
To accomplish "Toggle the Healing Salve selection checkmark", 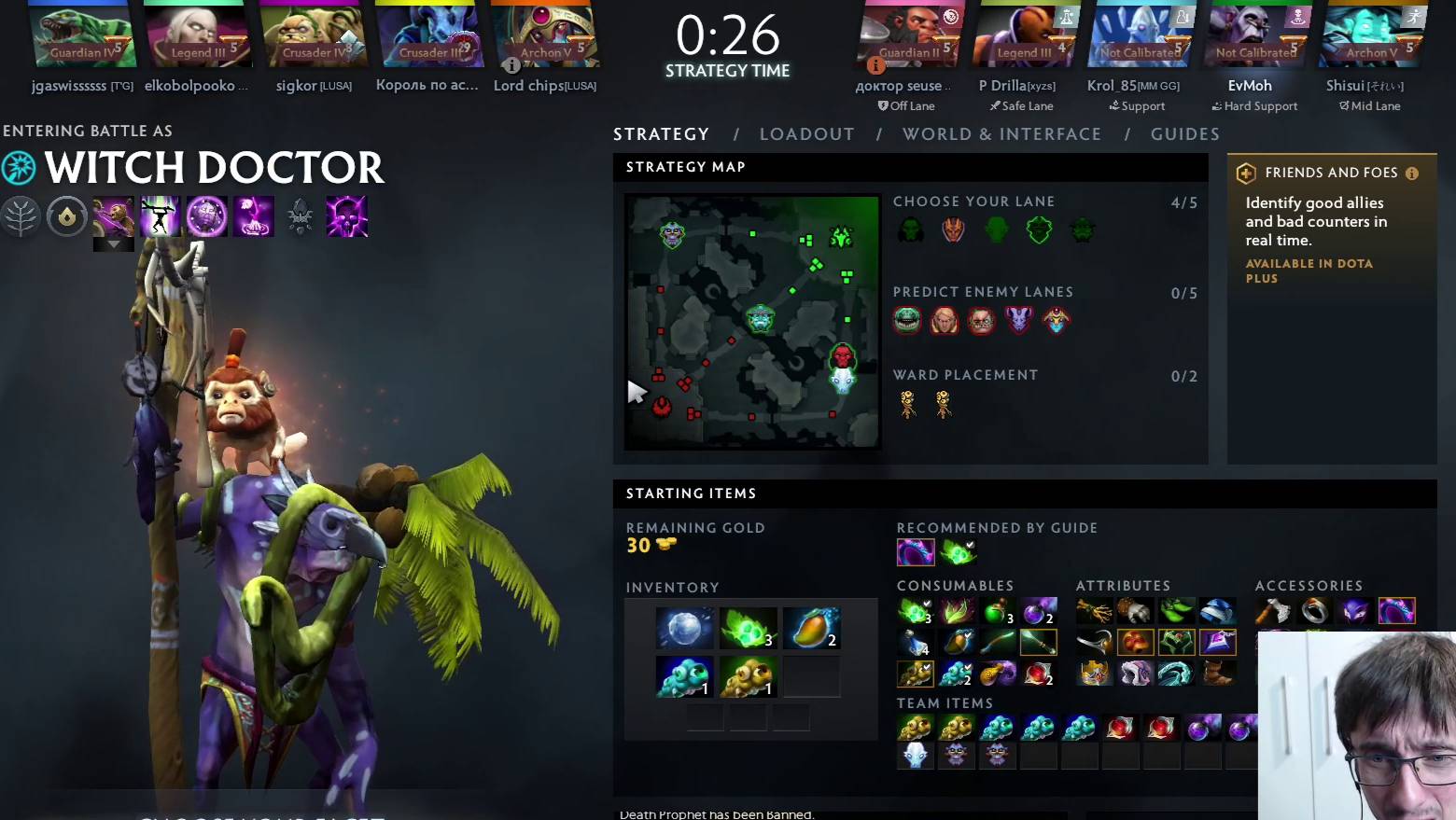I will 1011,605.
